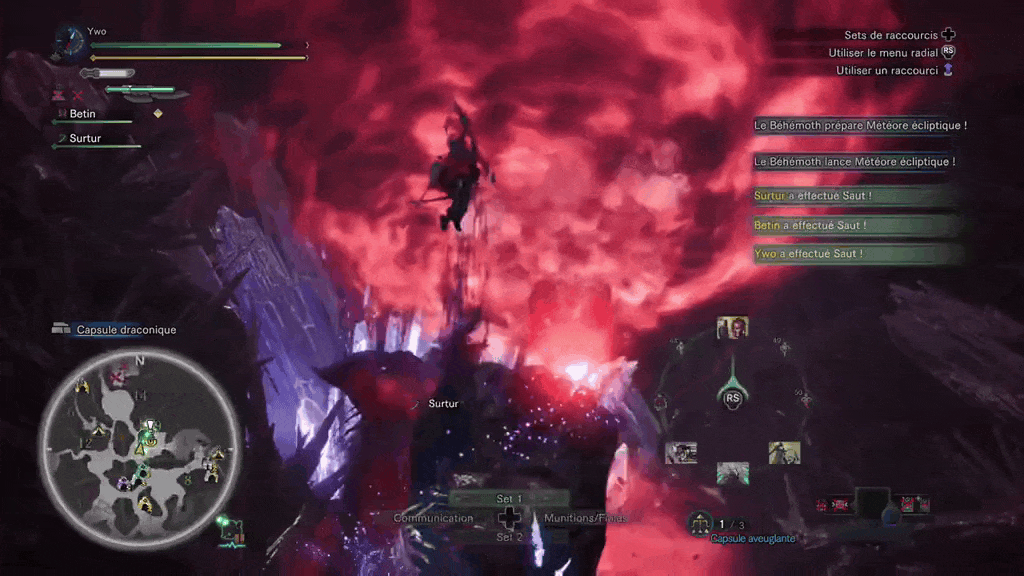Select the Capsule draconique slinger label

coord(125,330)
